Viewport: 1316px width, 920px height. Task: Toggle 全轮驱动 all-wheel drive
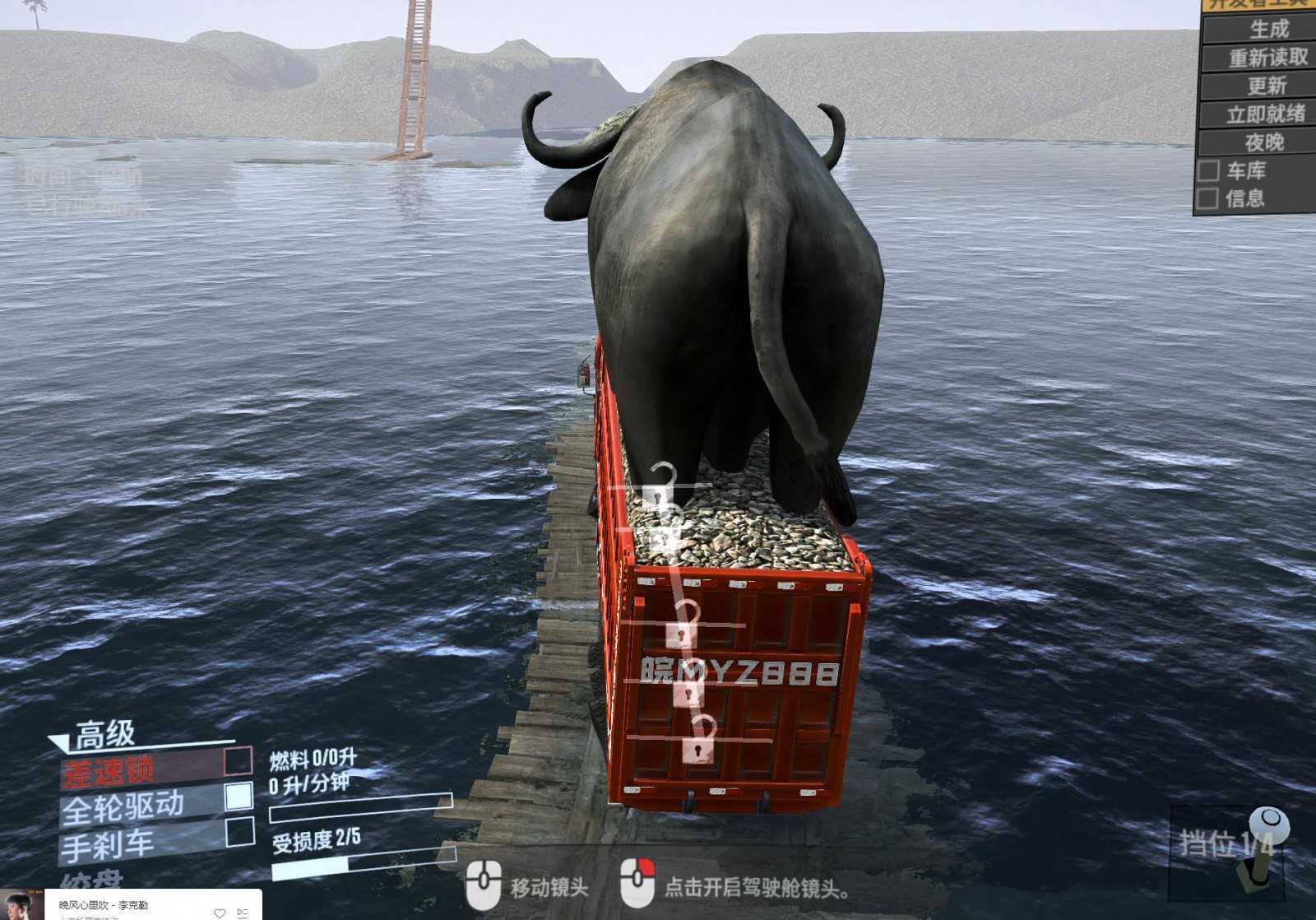pos(239,796)
